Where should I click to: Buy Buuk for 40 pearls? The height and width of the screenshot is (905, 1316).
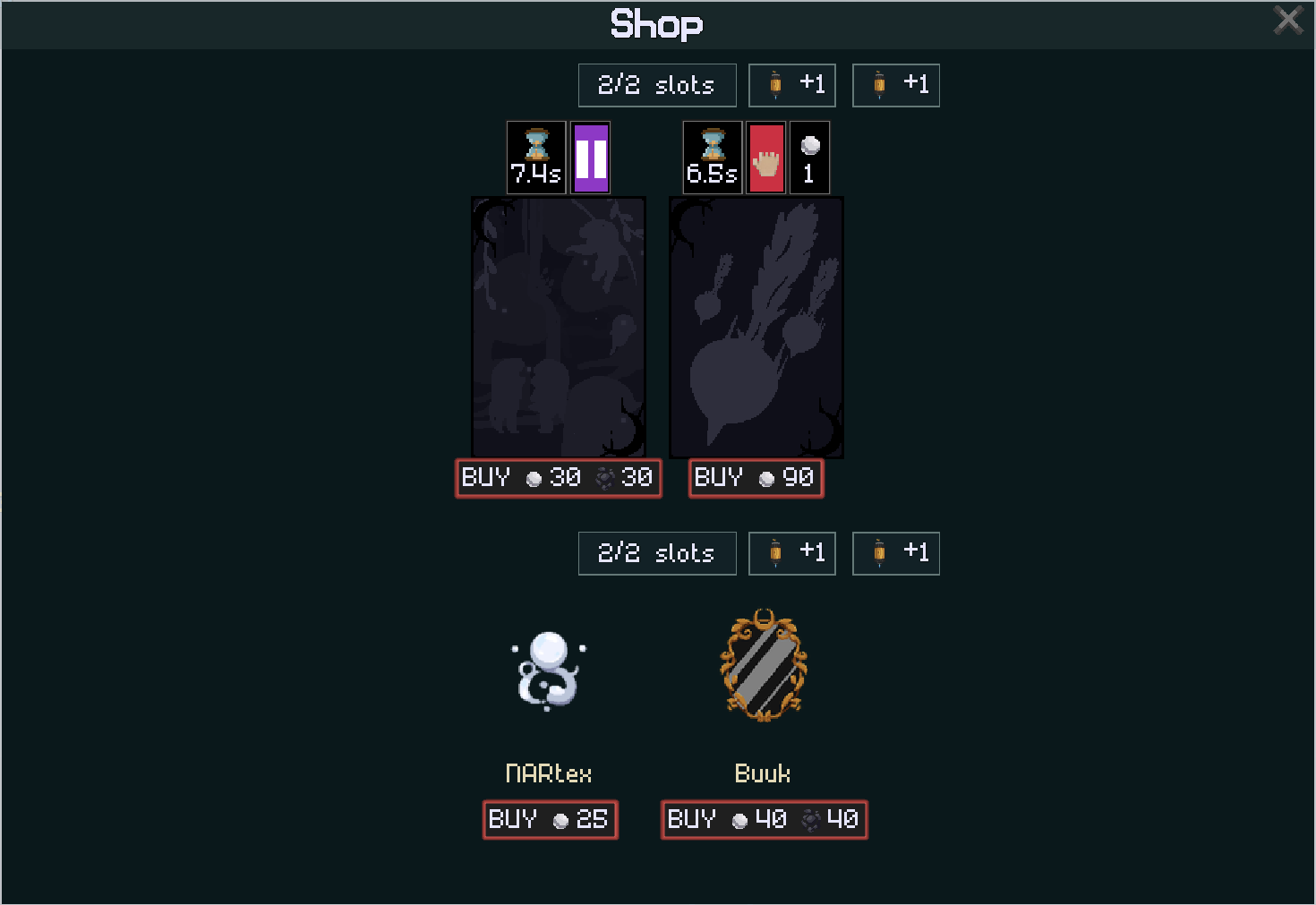(763, 819)
